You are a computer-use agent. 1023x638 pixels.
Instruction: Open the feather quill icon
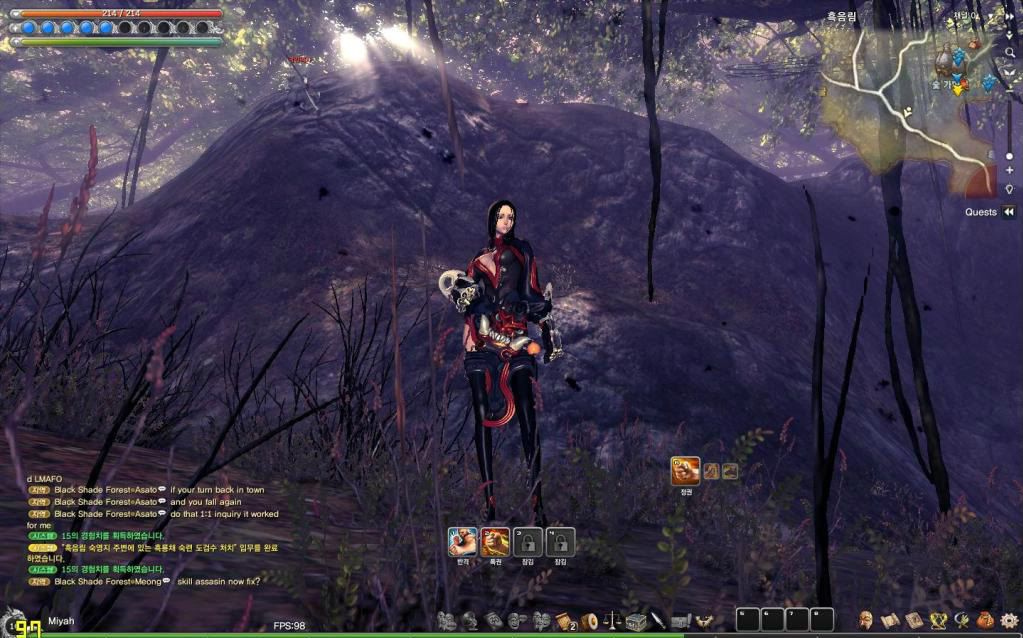click(x=659, y=621)
